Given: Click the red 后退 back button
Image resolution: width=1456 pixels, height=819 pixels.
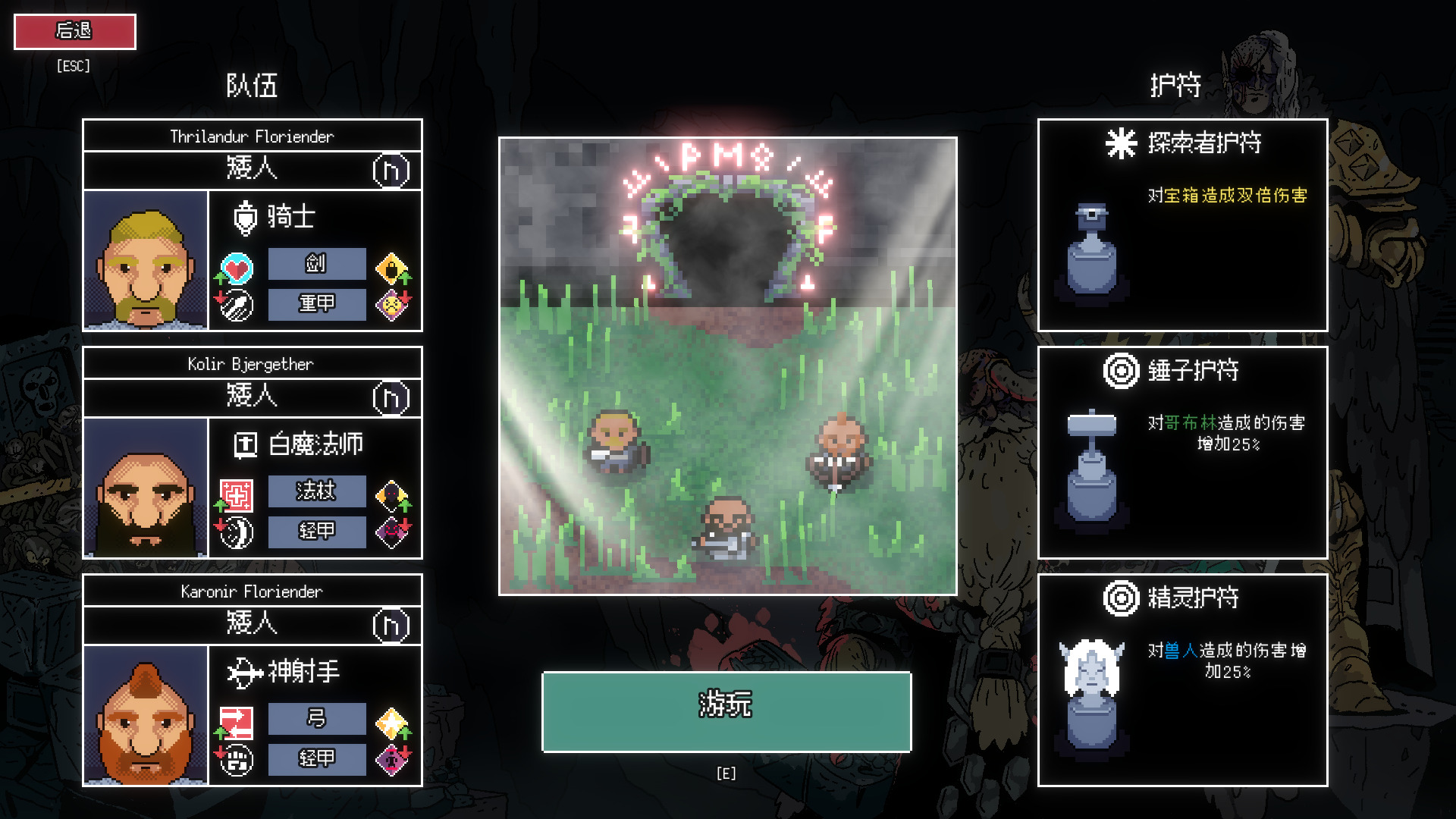Looking at the screenshot, I should tap(75, 31).
